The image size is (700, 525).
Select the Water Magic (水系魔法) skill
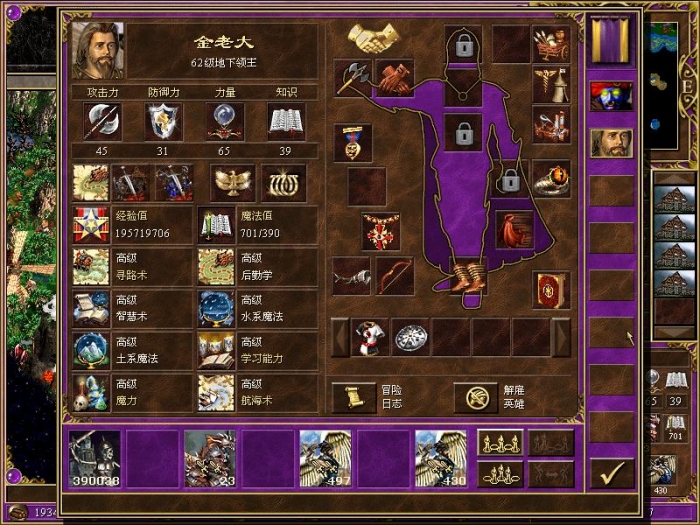[256, 309]
